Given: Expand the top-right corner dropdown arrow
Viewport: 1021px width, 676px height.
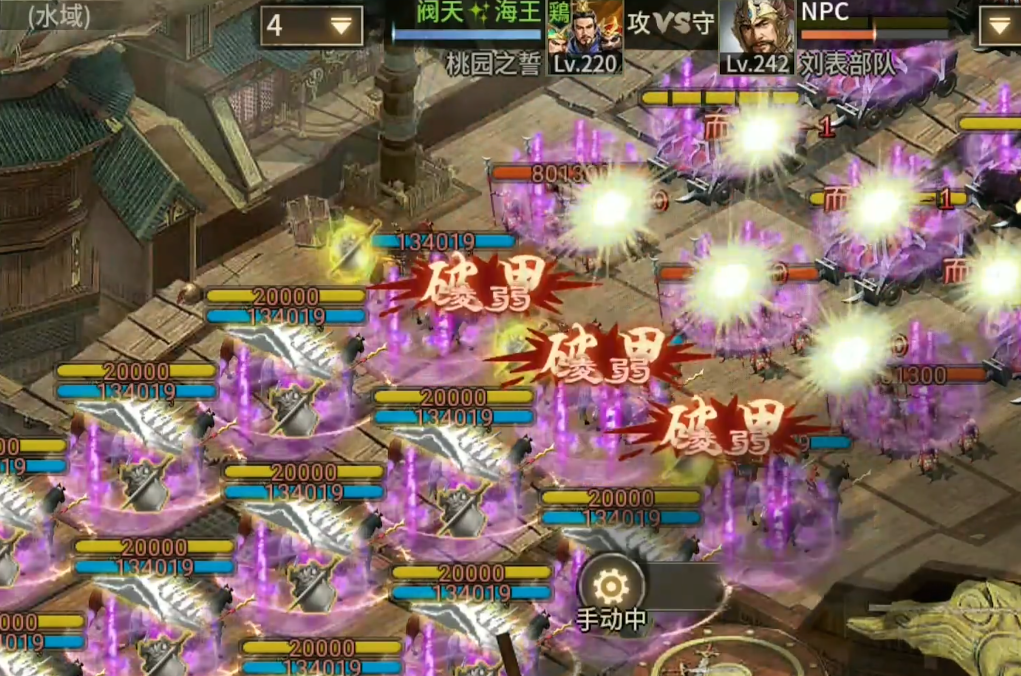Looking at the screenshot, I should click(x=998, y=26).
